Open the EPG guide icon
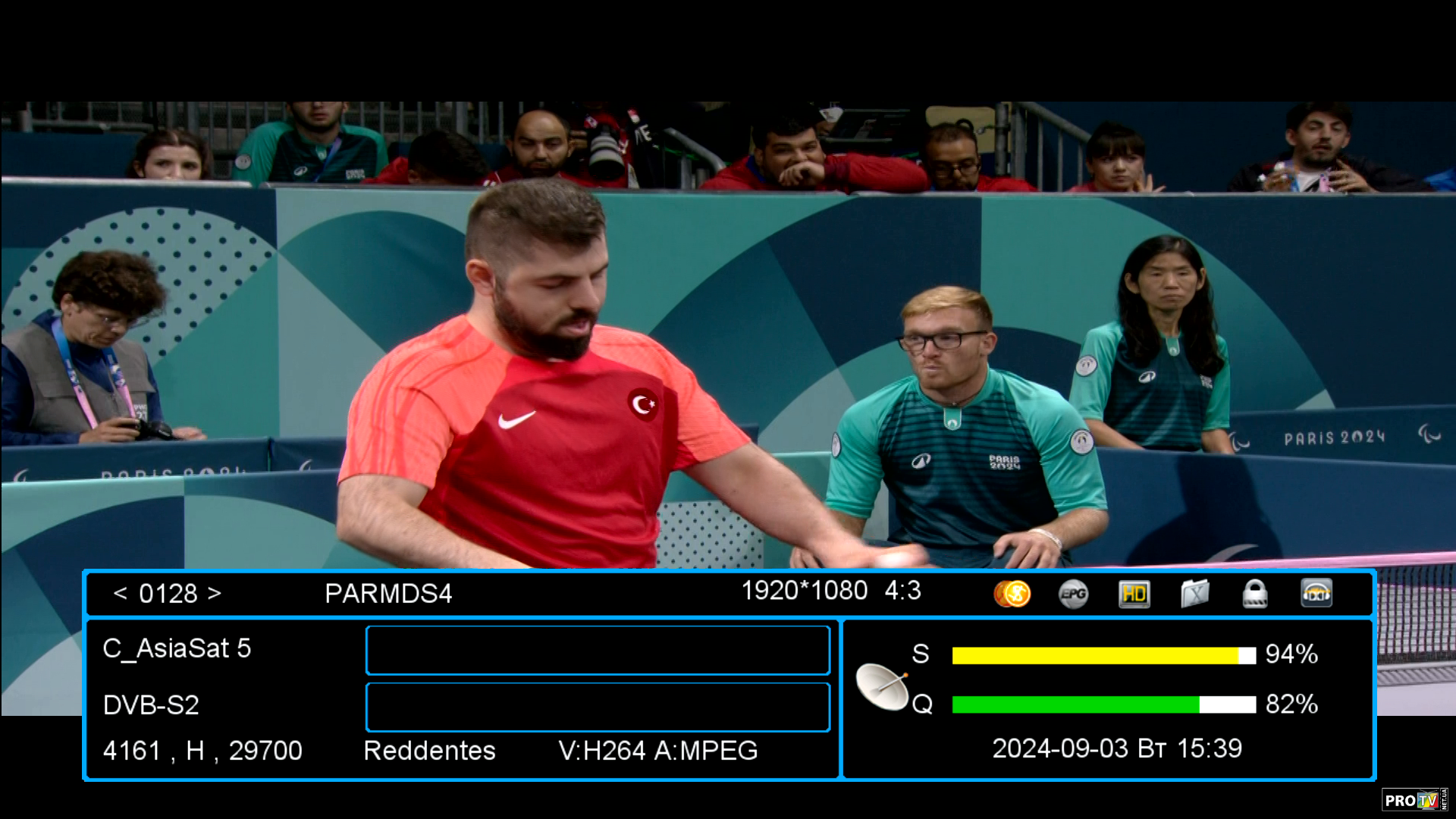This screenshot has width=1456, height=819. [1073, 594]
